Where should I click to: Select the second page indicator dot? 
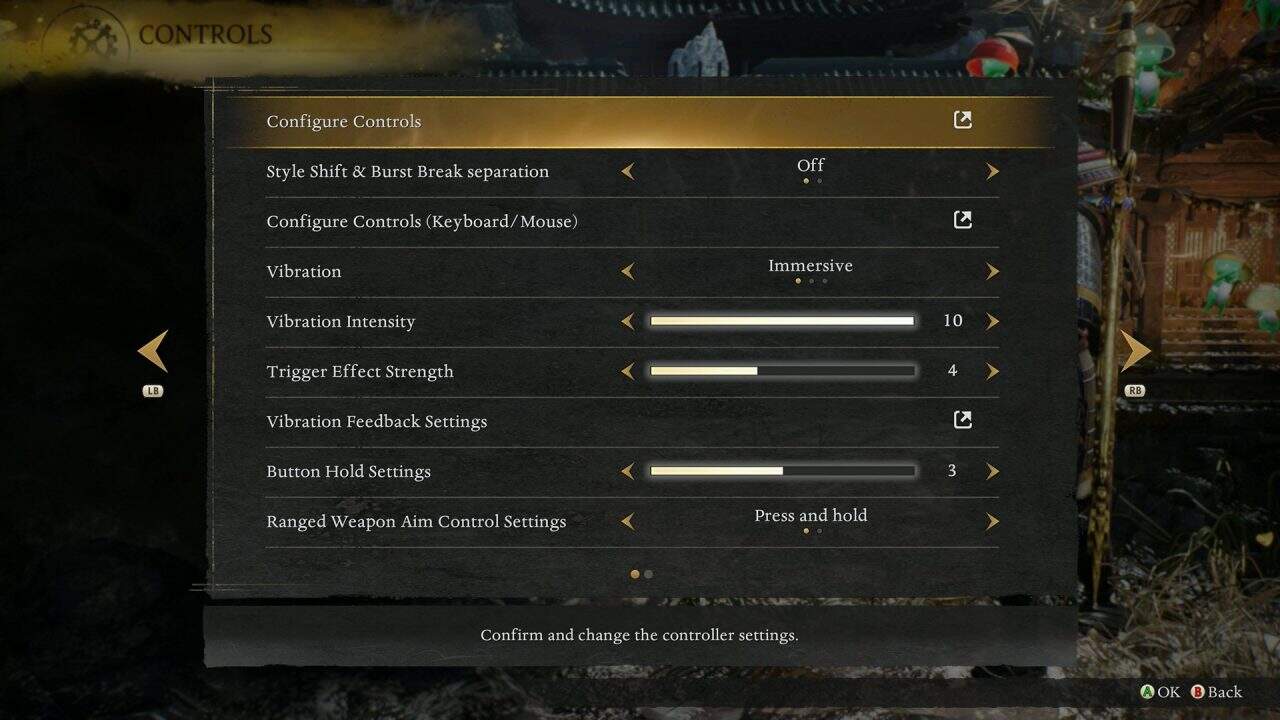[x=648, y=574]
